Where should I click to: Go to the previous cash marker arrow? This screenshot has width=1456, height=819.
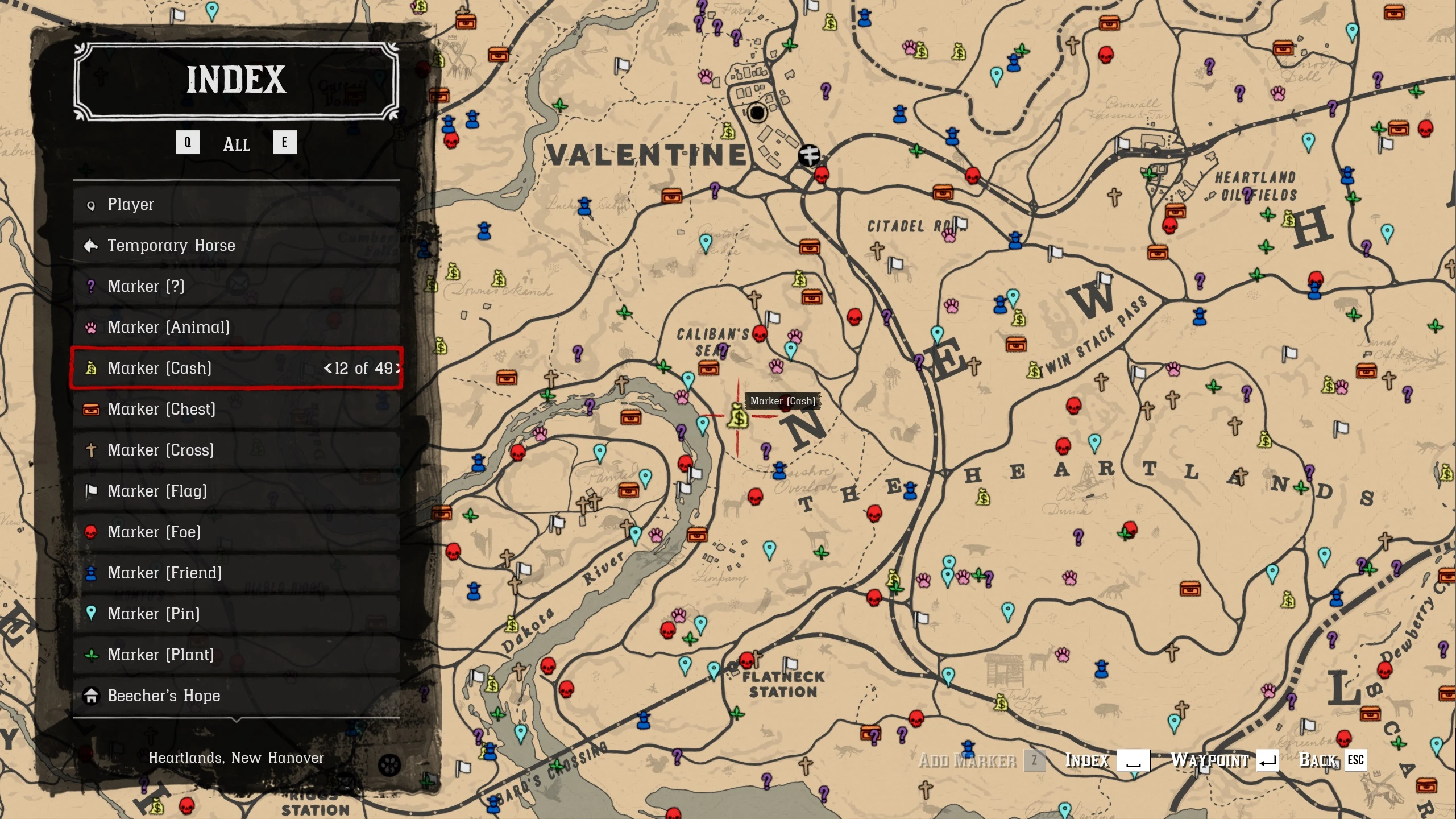click(327, 369)
